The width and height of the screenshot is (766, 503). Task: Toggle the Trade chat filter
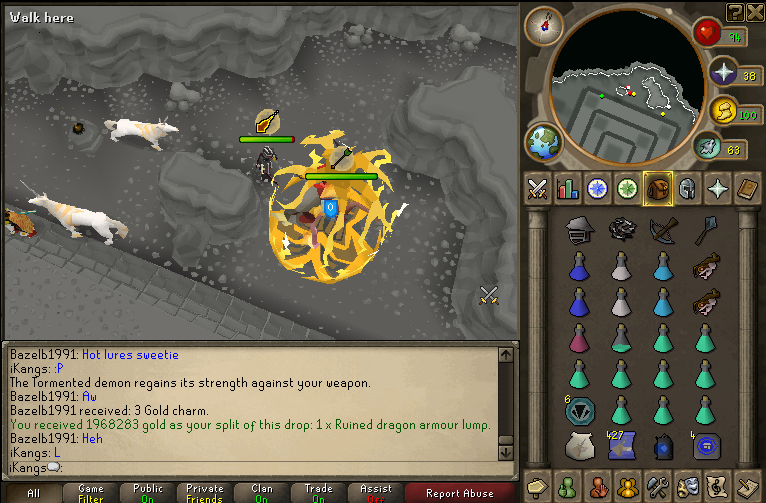click(319, 493)
